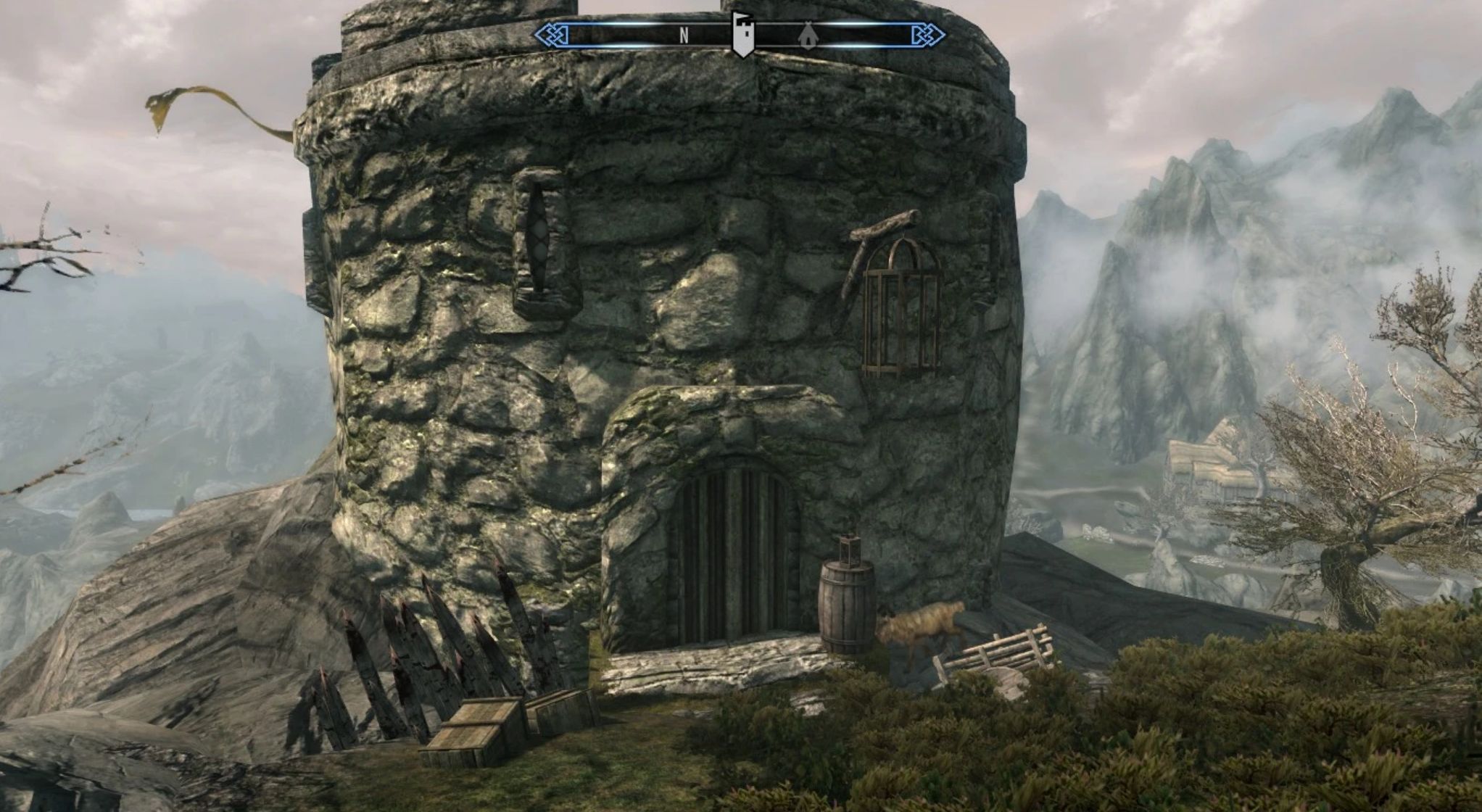Viewport: 1482px width, 812px height.
Task: Click the North 'N' indicator on the compass
Action: tap(683, 35)
